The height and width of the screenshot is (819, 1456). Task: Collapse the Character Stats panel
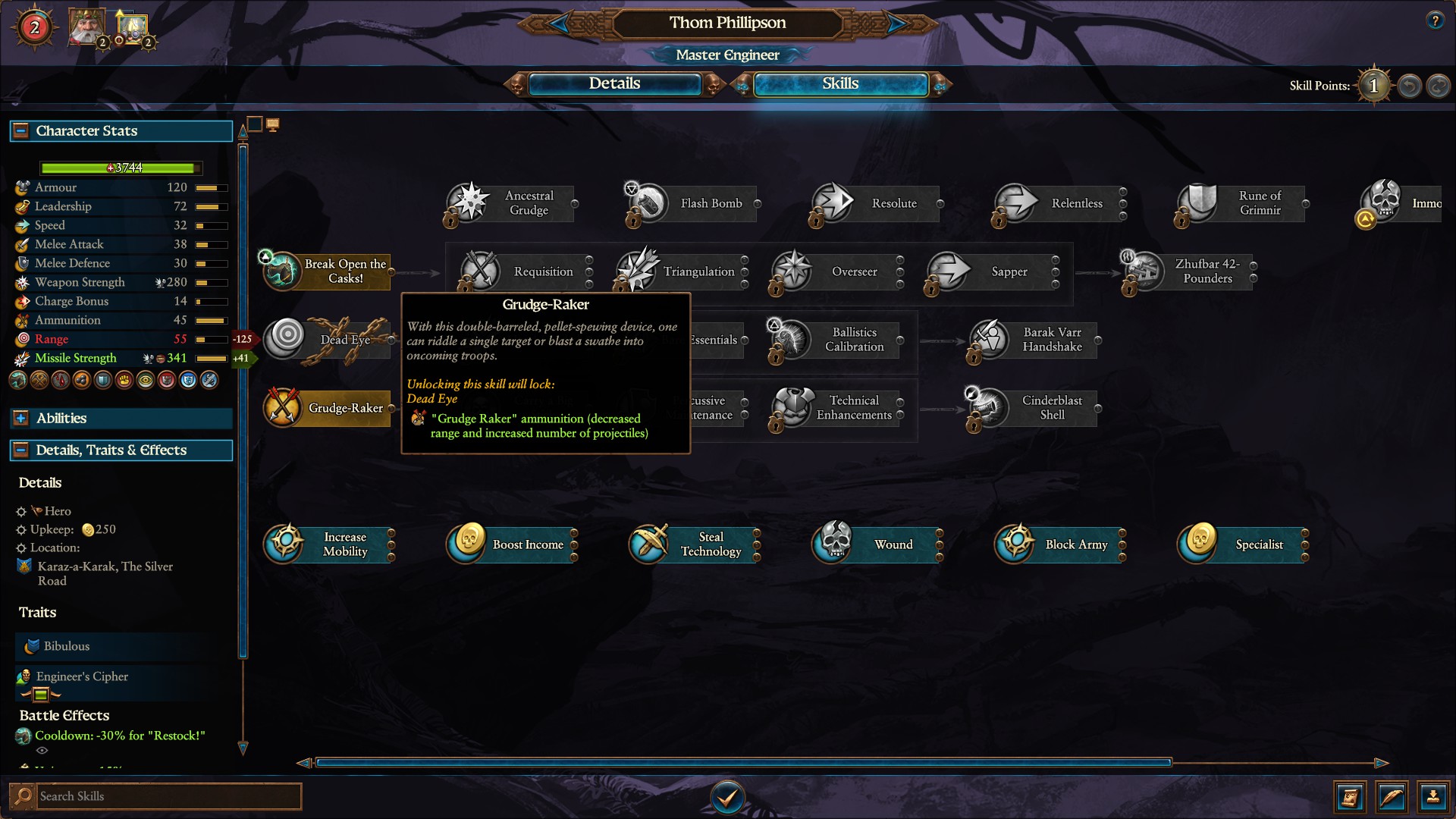20,130
